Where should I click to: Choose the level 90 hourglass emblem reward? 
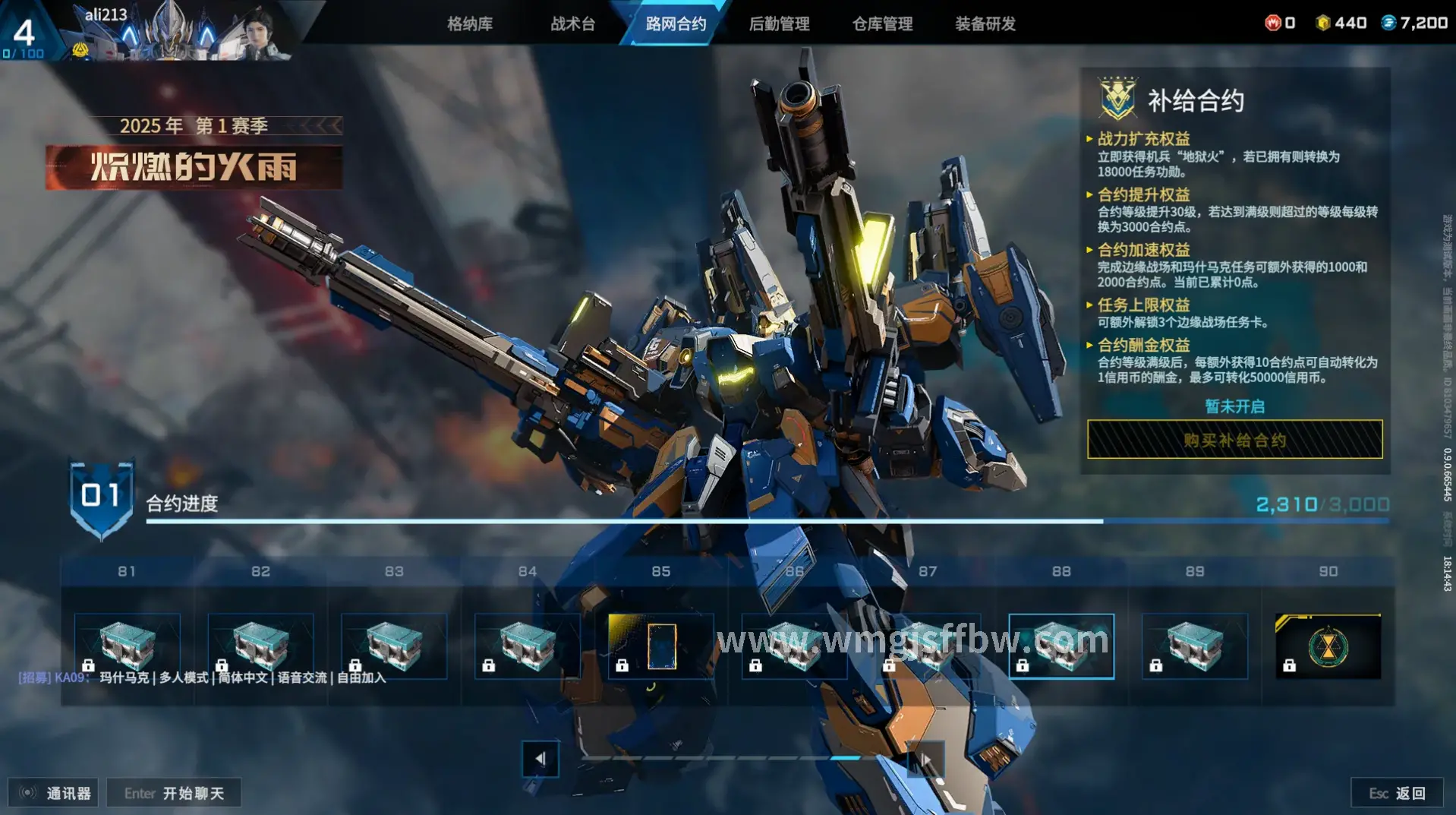coord(1328,646)
